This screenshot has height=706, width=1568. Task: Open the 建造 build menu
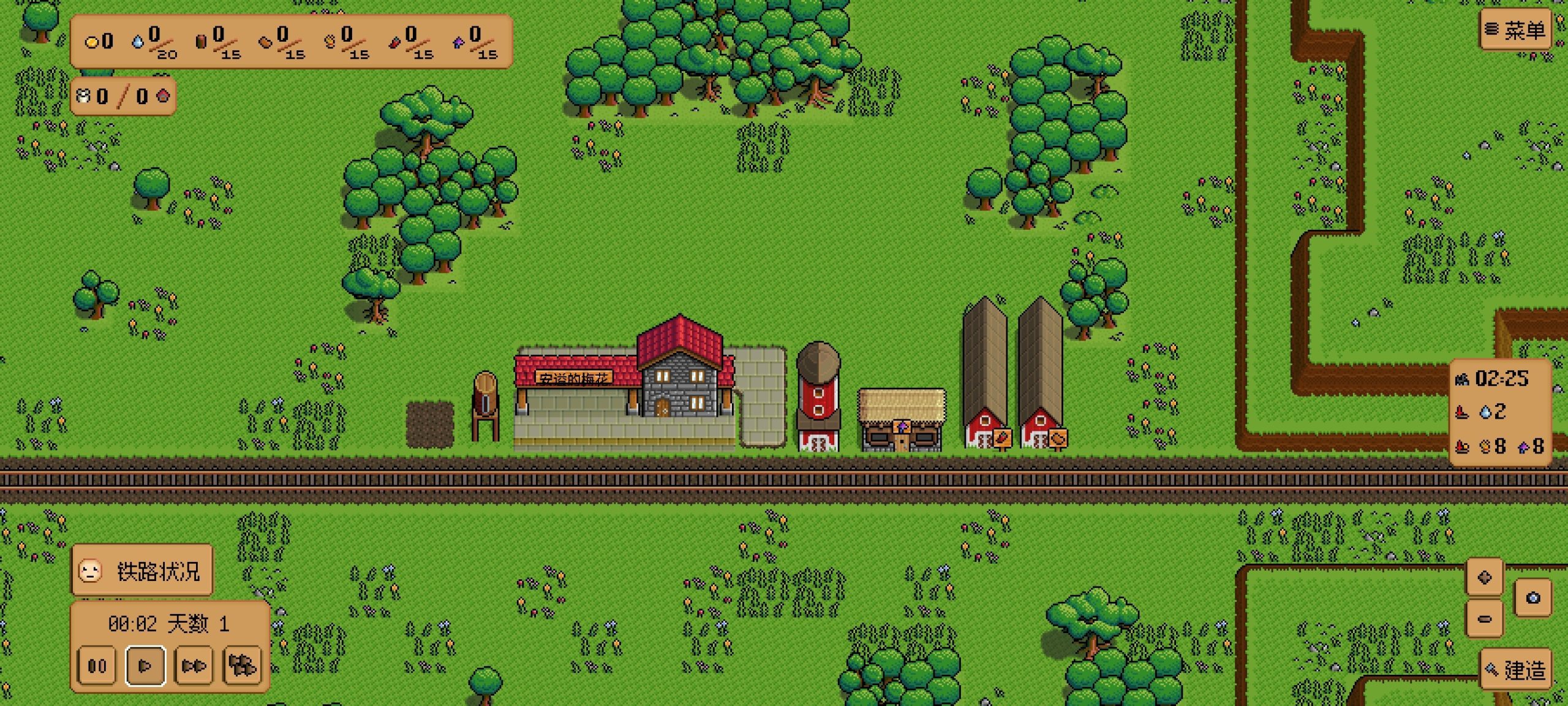pos(1516,670)
